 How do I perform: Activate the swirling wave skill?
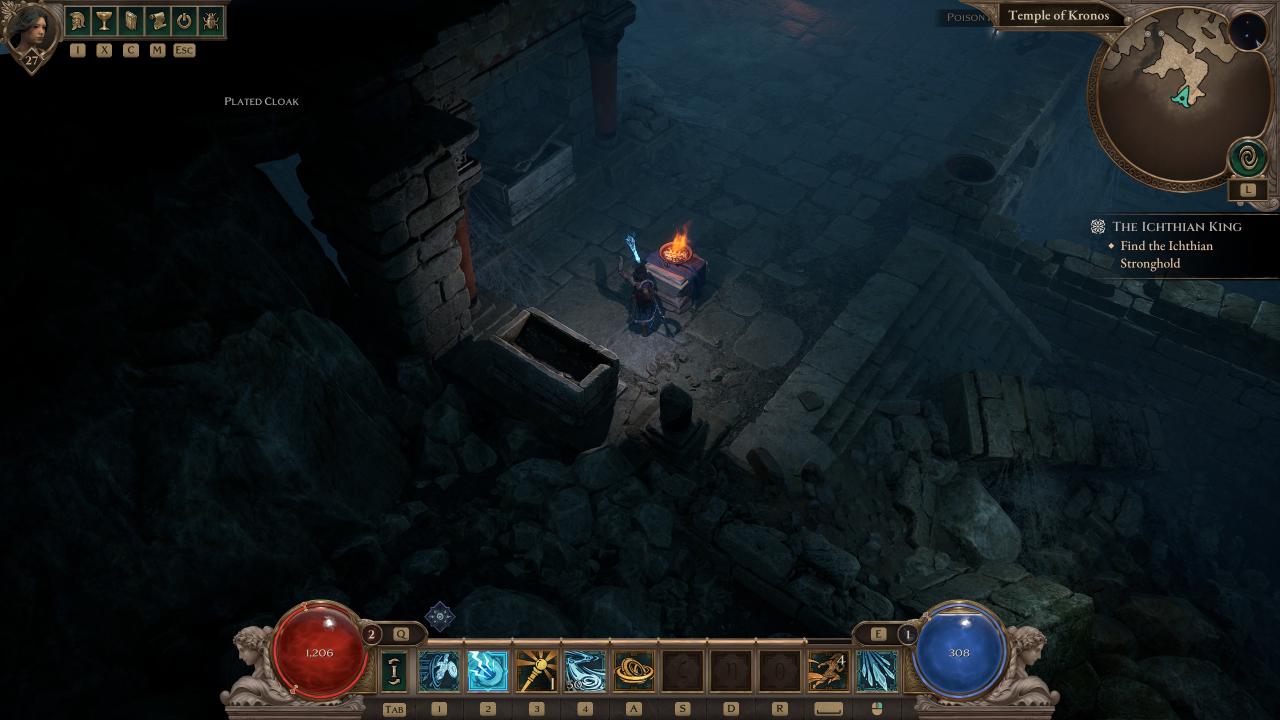(585, 671)
